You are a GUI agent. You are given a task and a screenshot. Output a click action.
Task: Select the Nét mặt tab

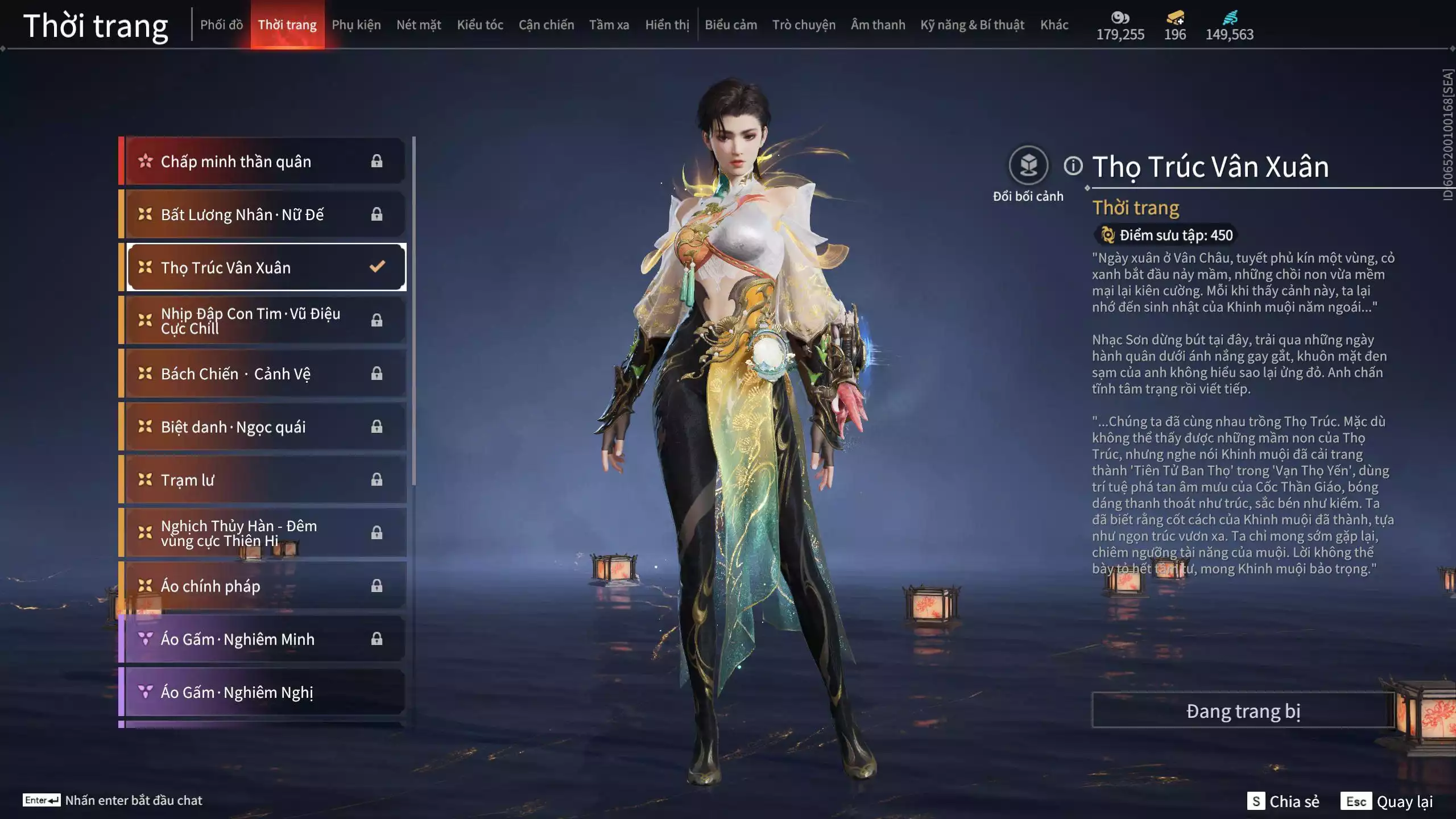[419, 25]
